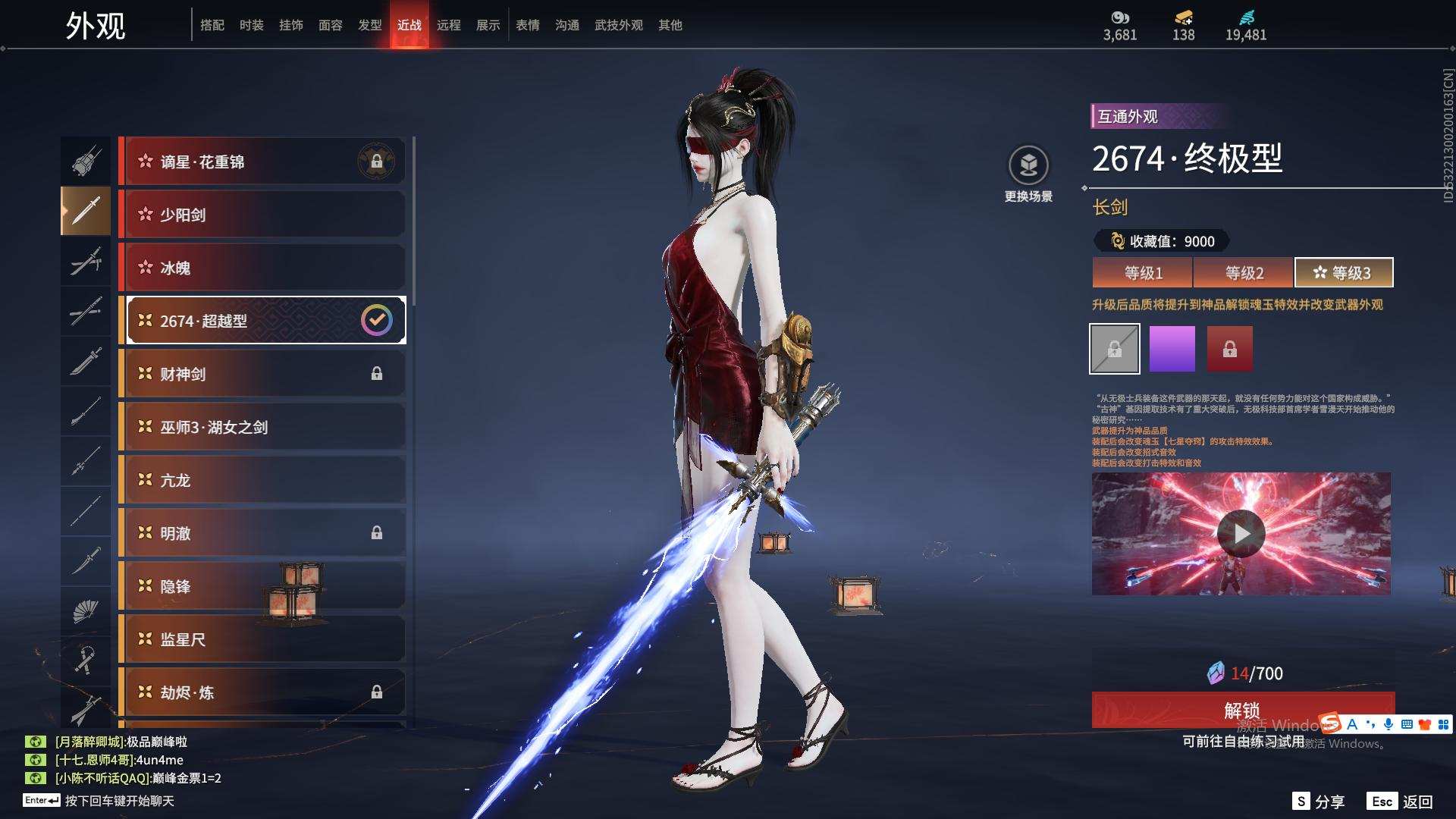The height and width of the screenshot is (819, 1456).
Task: Select the 监星尺 skin entry
Action: click(x=262, y=639)
